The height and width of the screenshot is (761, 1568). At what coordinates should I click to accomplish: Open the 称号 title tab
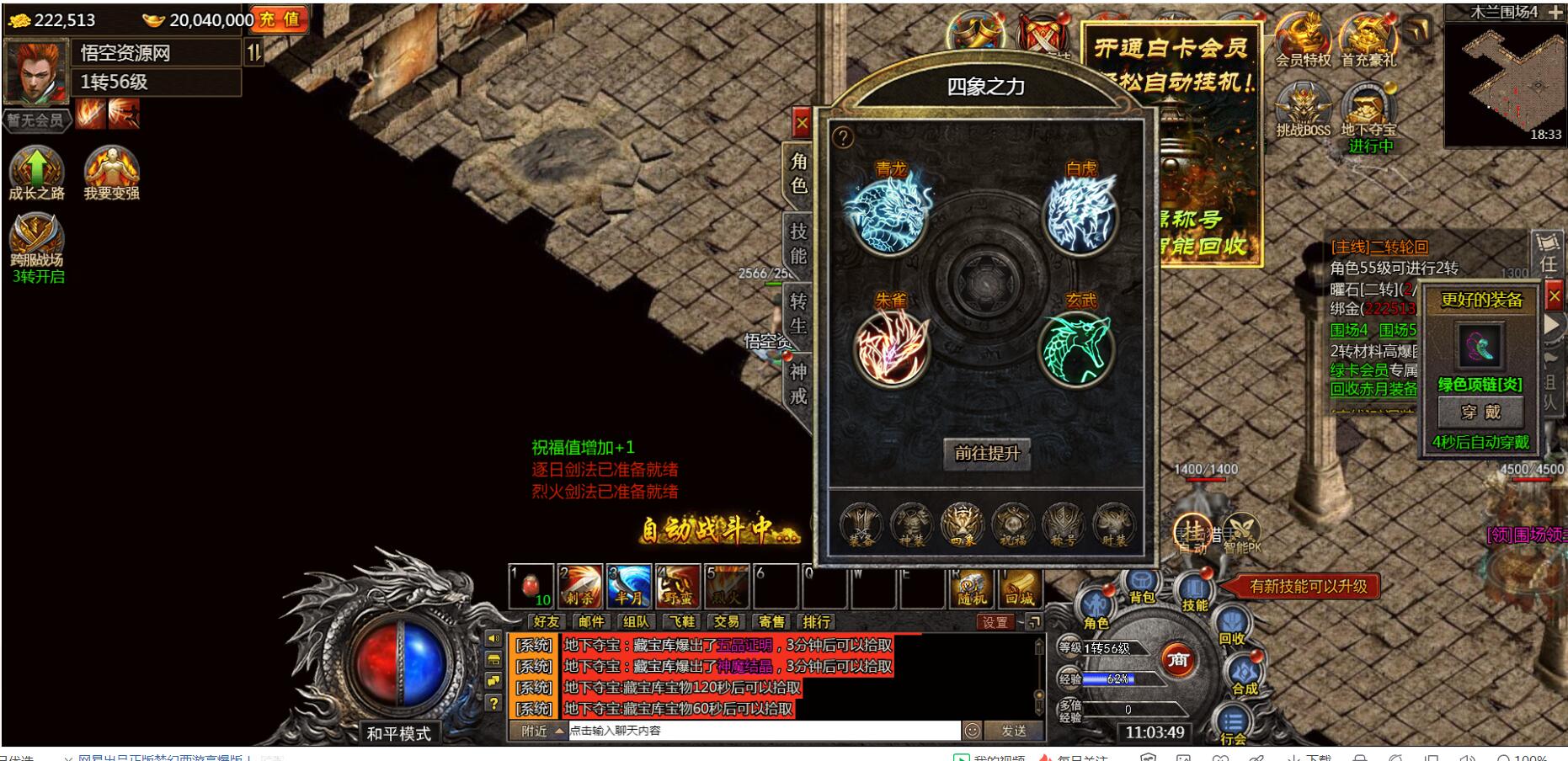click(1064, 526)
